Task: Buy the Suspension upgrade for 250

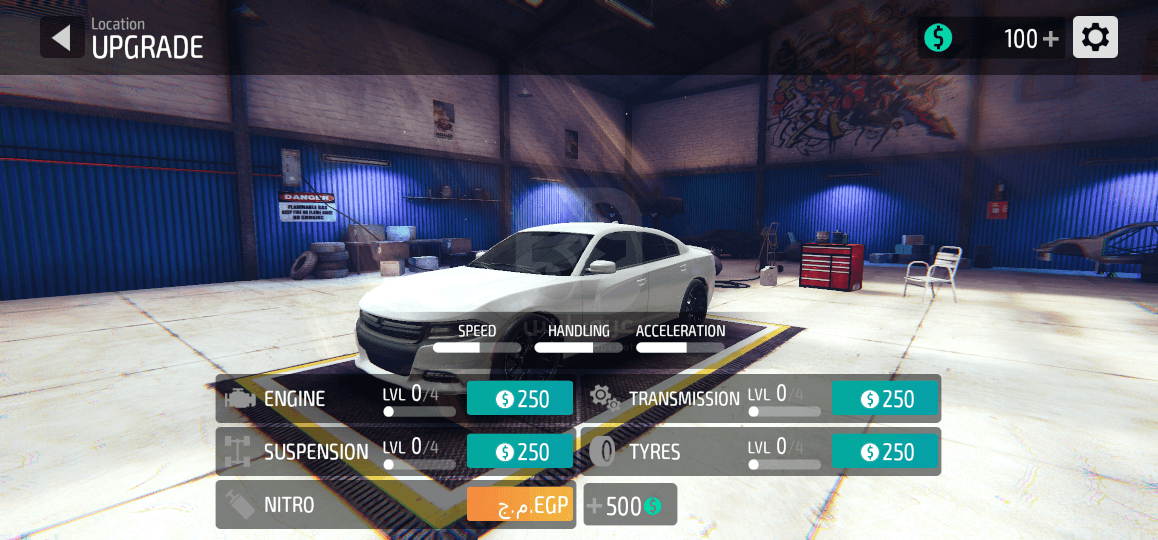Action: point(520,452)
